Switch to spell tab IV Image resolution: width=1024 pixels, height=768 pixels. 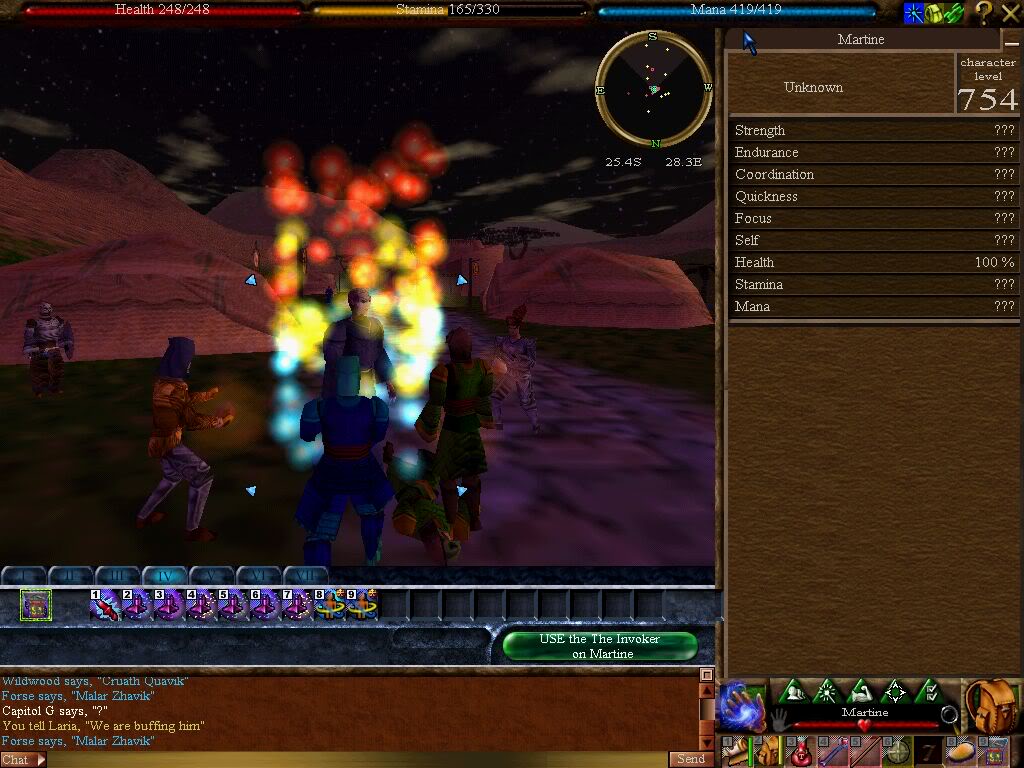pos(163,576)
